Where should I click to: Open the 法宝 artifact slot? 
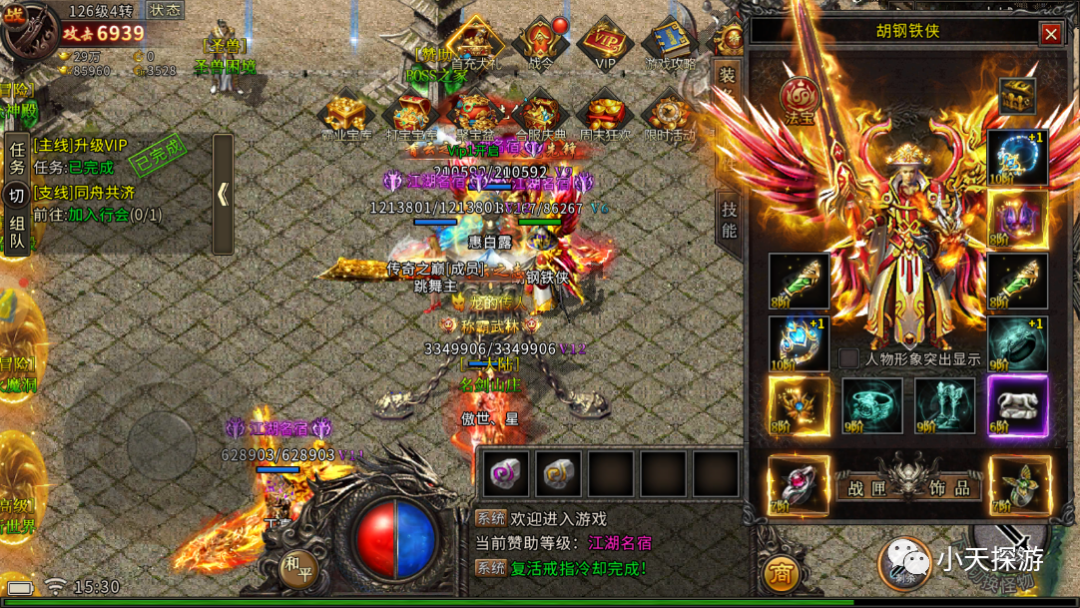[800, 97]
